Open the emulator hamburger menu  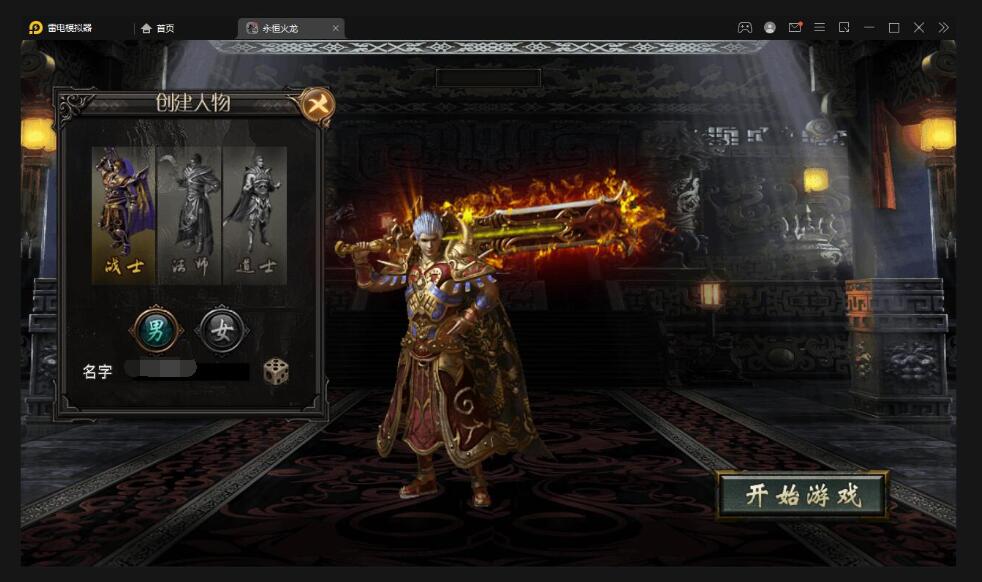point(819,28)
